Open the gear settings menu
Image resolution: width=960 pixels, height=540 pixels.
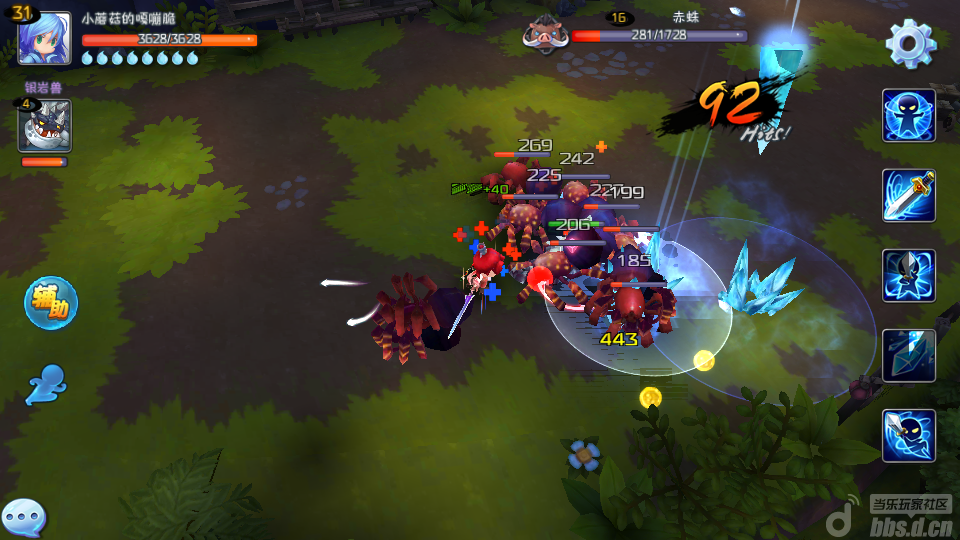tap(911, 43)
